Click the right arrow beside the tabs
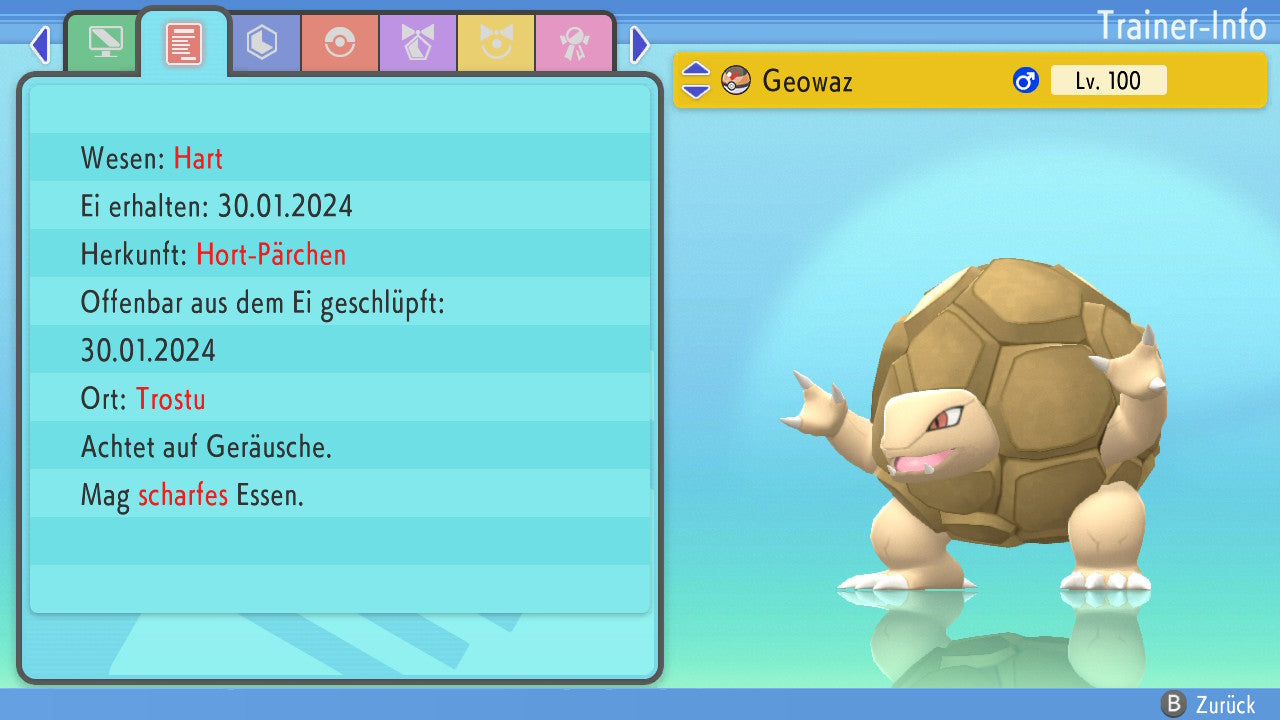 tap(640, 44)
